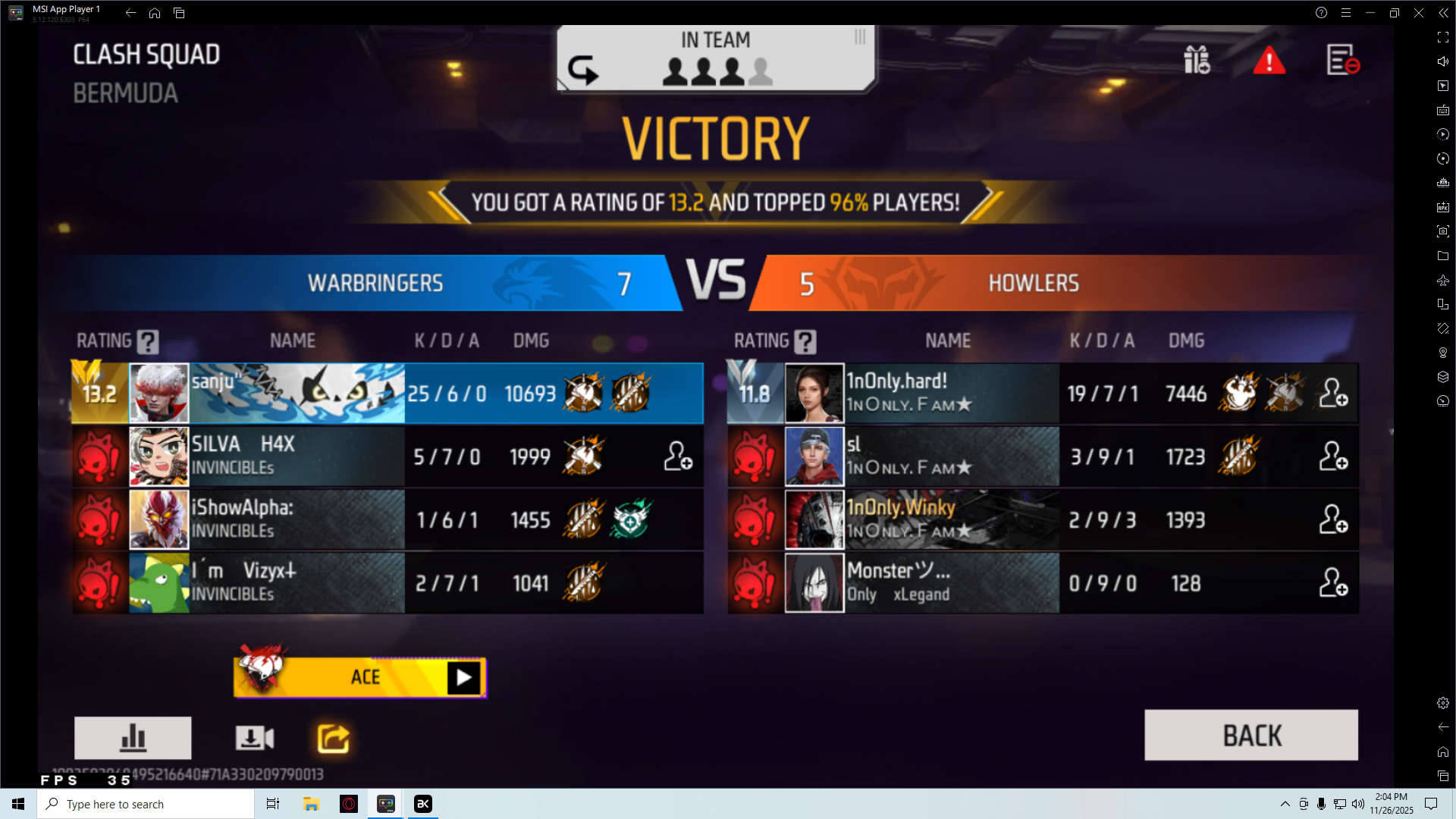Viewport: 1456px width, 819px height.
Task: Select the I'm Vizyx player row
Action: click(387, 583)
